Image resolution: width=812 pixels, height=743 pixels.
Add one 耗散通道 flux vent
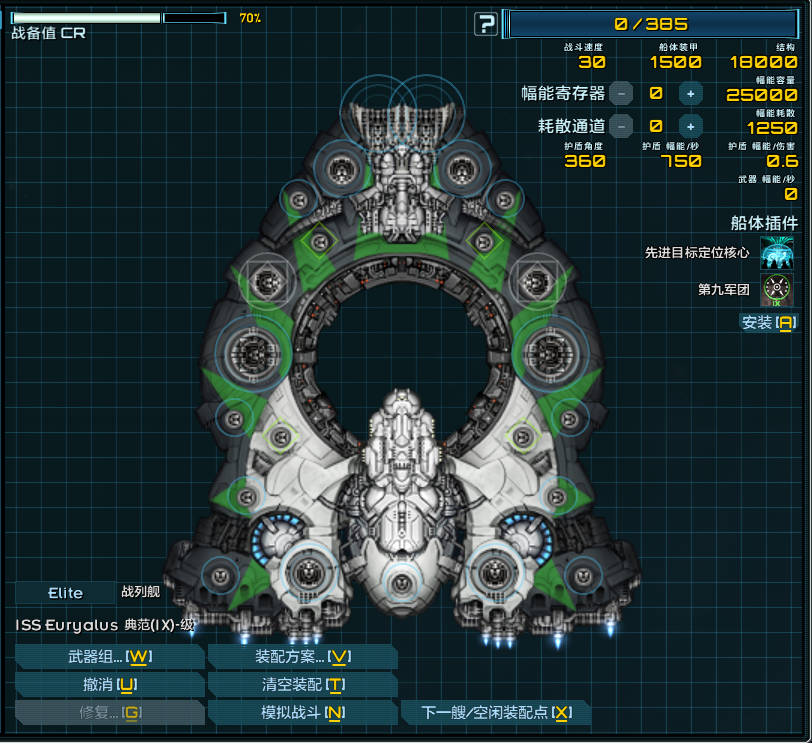pyautogui.click(x=690, y=126)
